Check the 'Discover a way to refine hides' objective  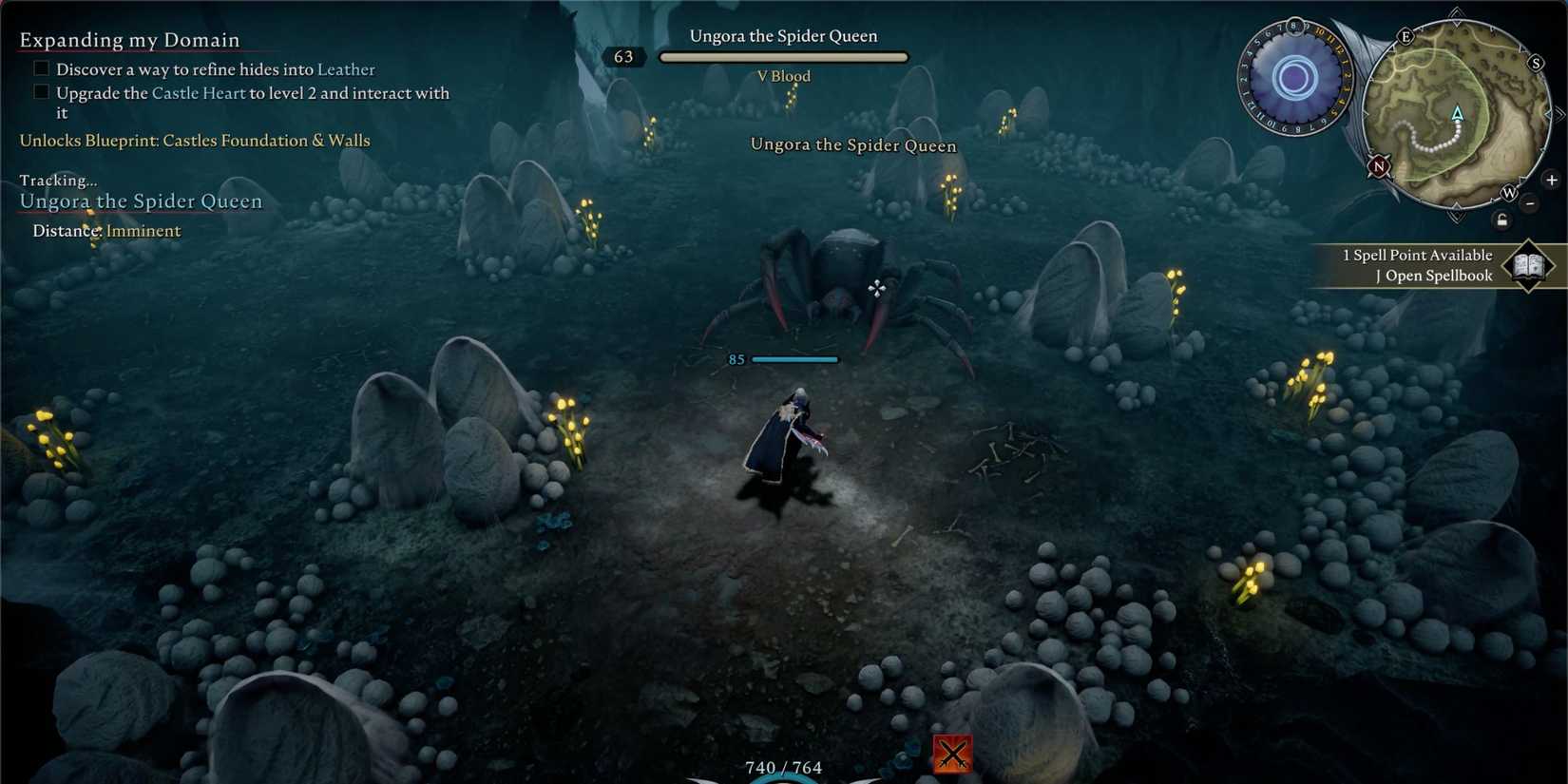coord(41,67)
